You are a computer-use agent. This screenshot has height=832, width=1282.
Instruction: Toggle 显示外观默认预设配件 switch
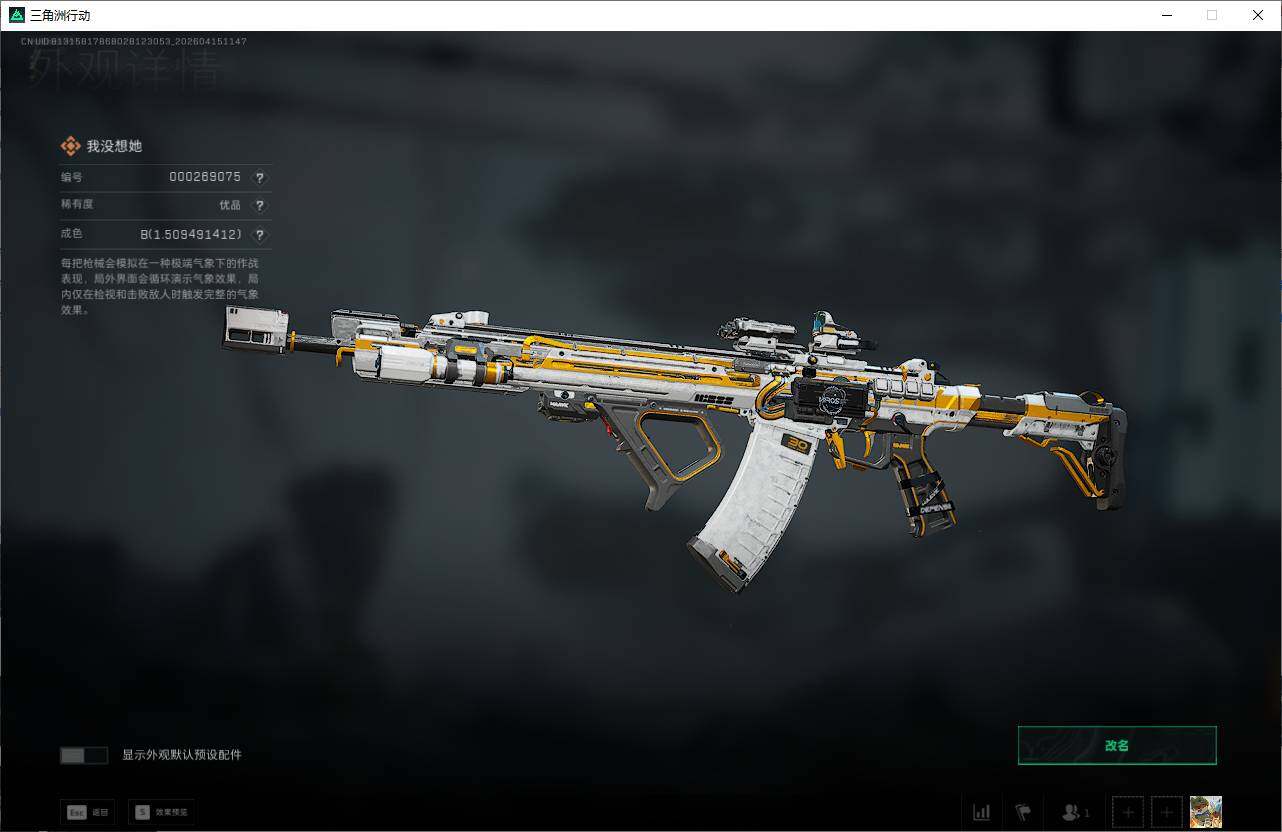click(x=84, y=755)
